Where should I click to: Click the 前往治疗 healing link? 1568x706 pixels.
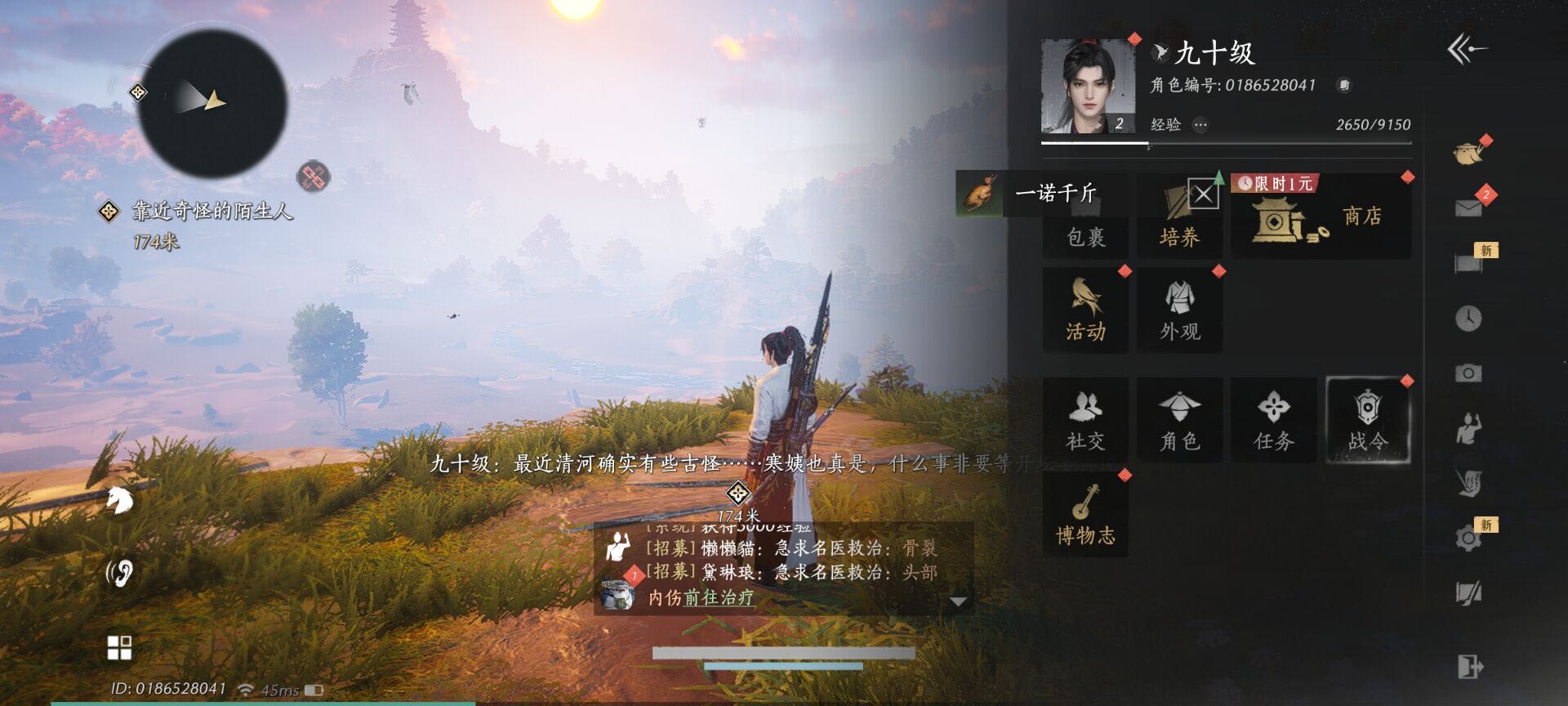[x=719, y=598]
